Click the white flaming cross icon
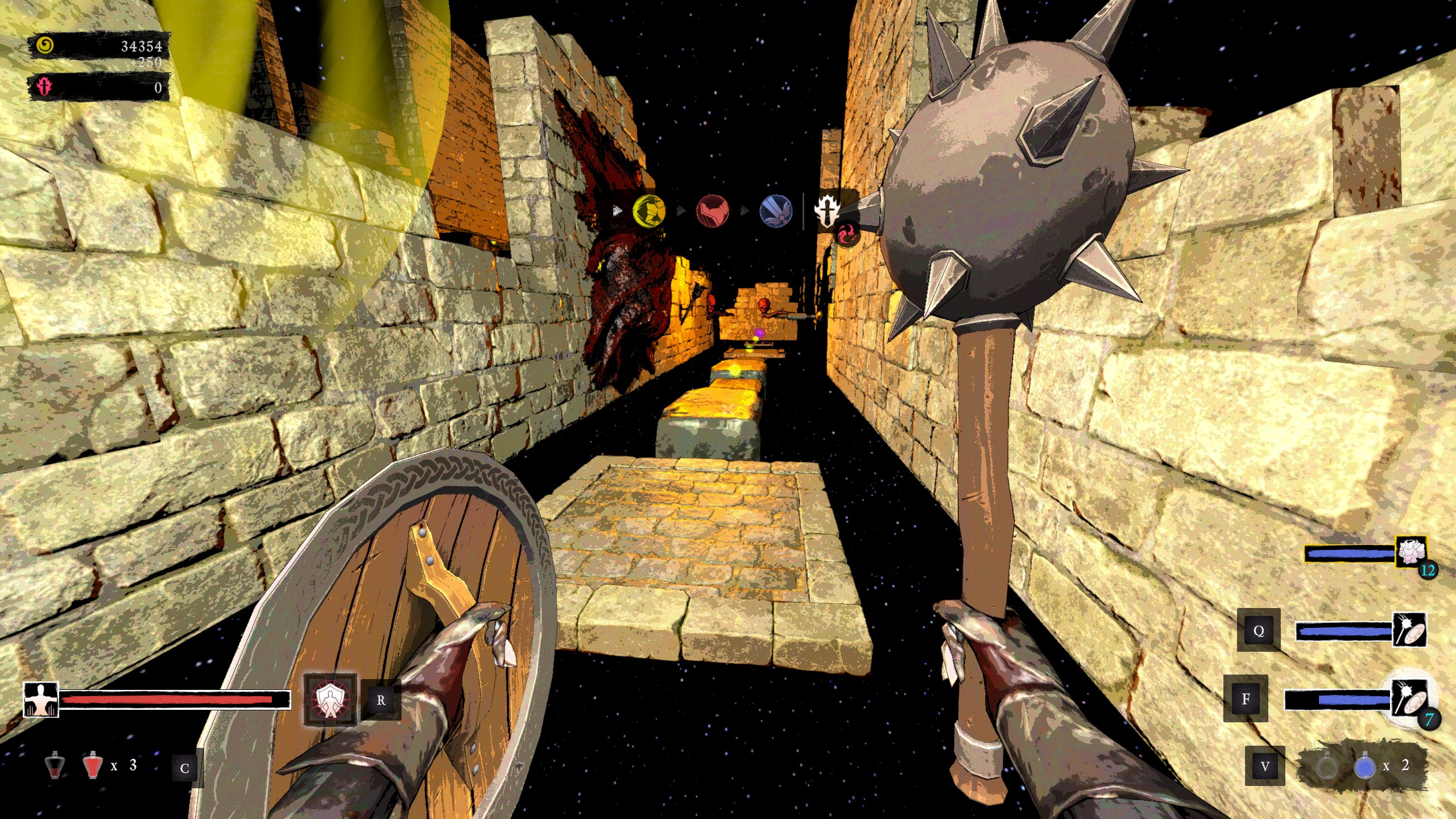The height and width of the screenshot is (819, 1456). (826, 209)
